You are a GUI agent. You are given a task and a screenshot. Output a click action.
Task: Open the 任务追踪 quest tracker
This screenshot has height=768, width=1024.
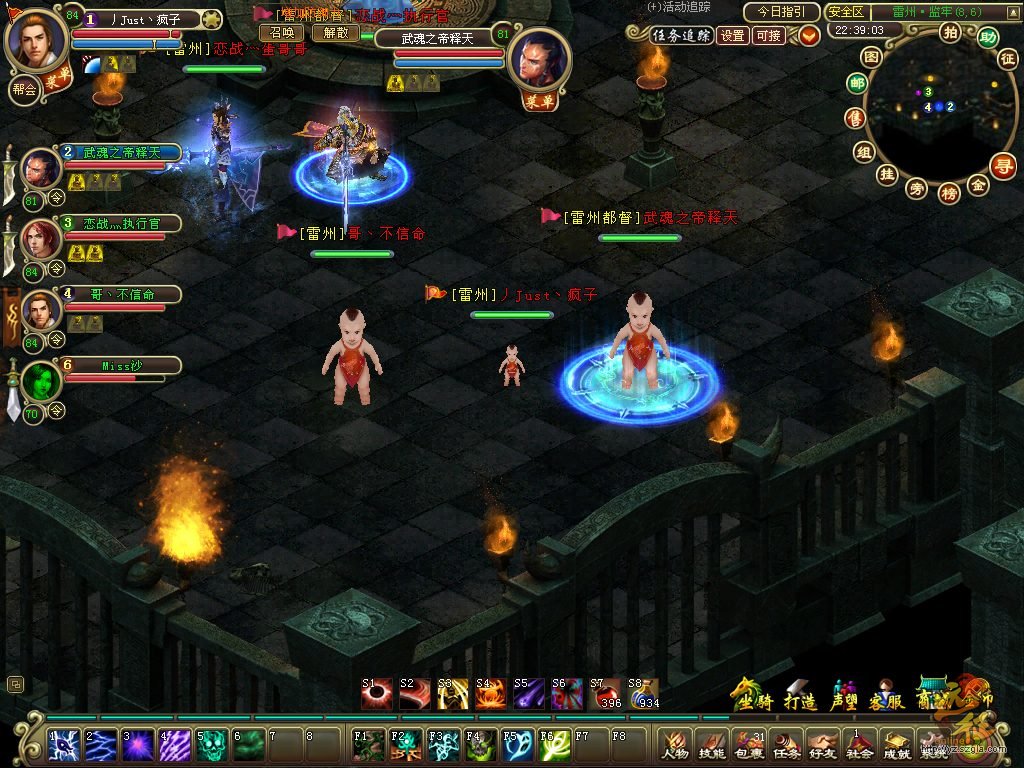(x=681, y=35)
